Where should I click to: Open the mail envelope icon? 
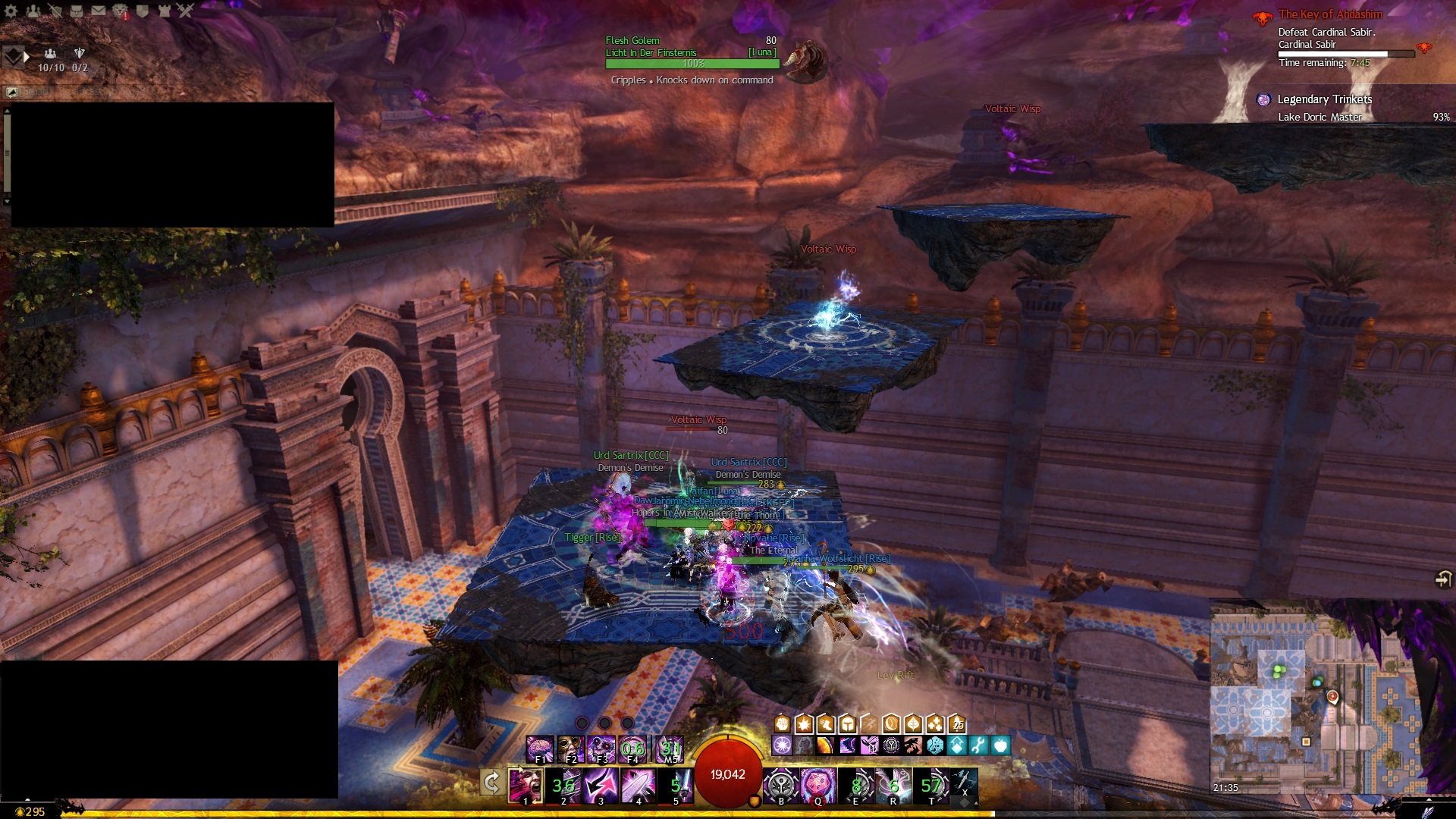[99, 11]
